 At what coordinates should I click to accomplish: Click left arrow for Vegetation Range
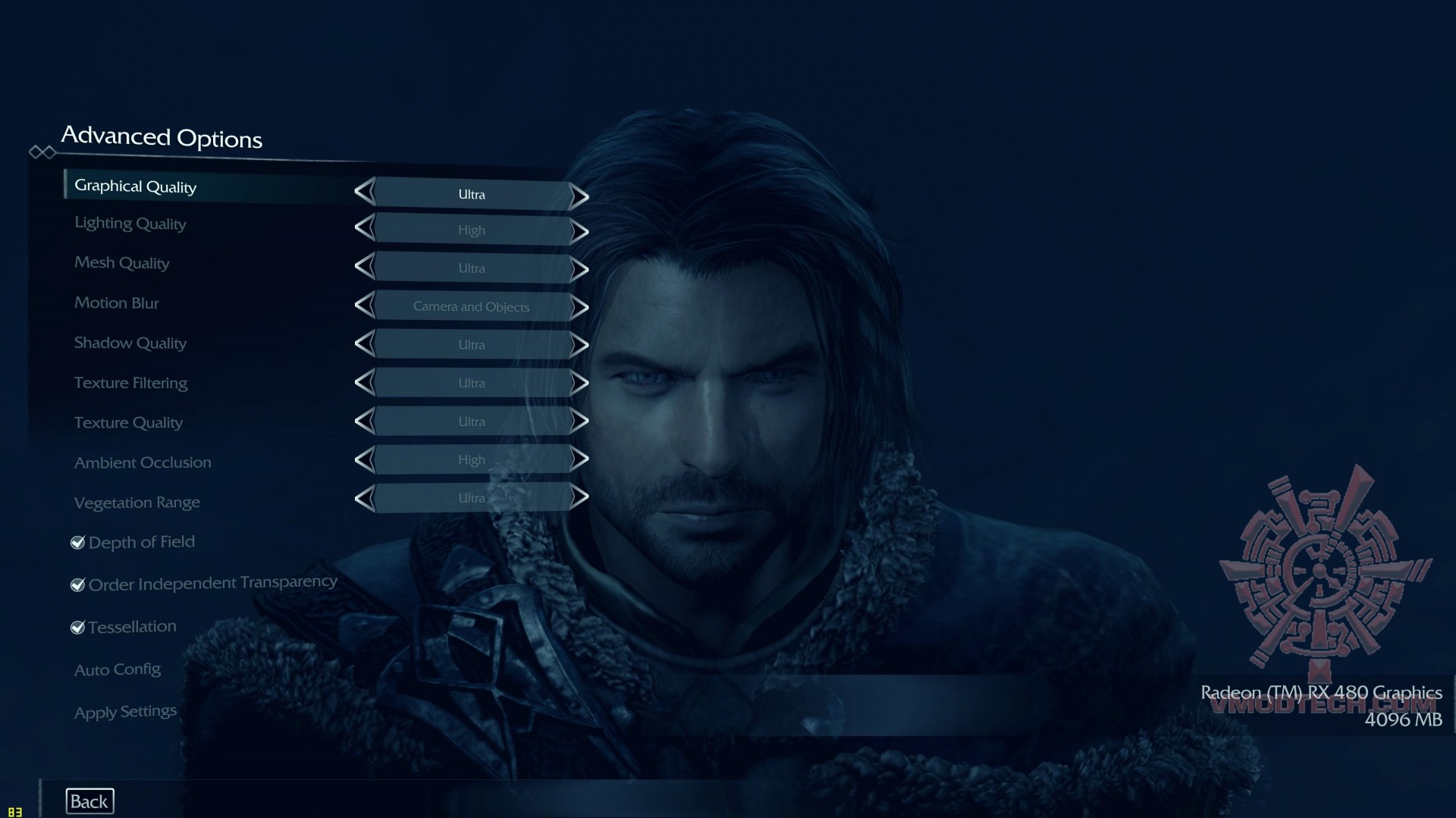point(366,498)
